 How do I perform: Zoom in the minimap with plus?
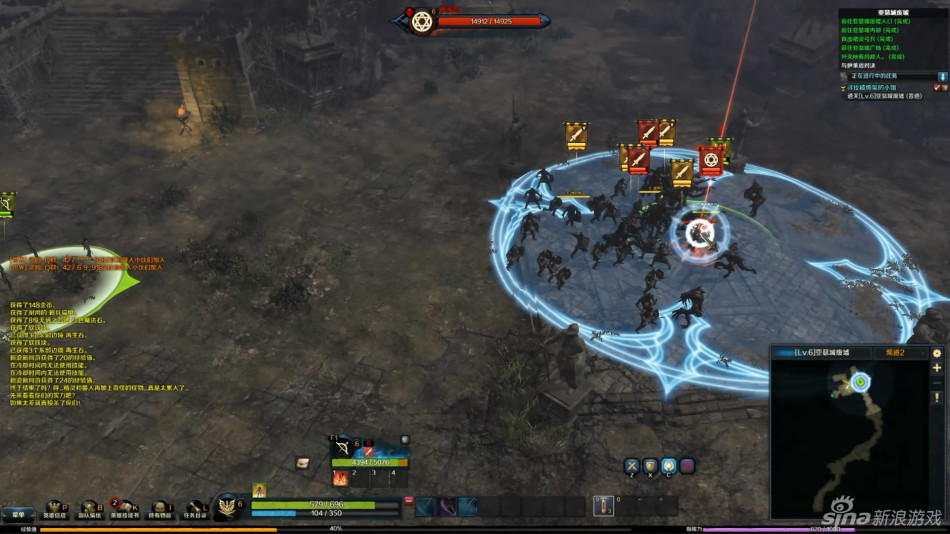coord(937,368)
